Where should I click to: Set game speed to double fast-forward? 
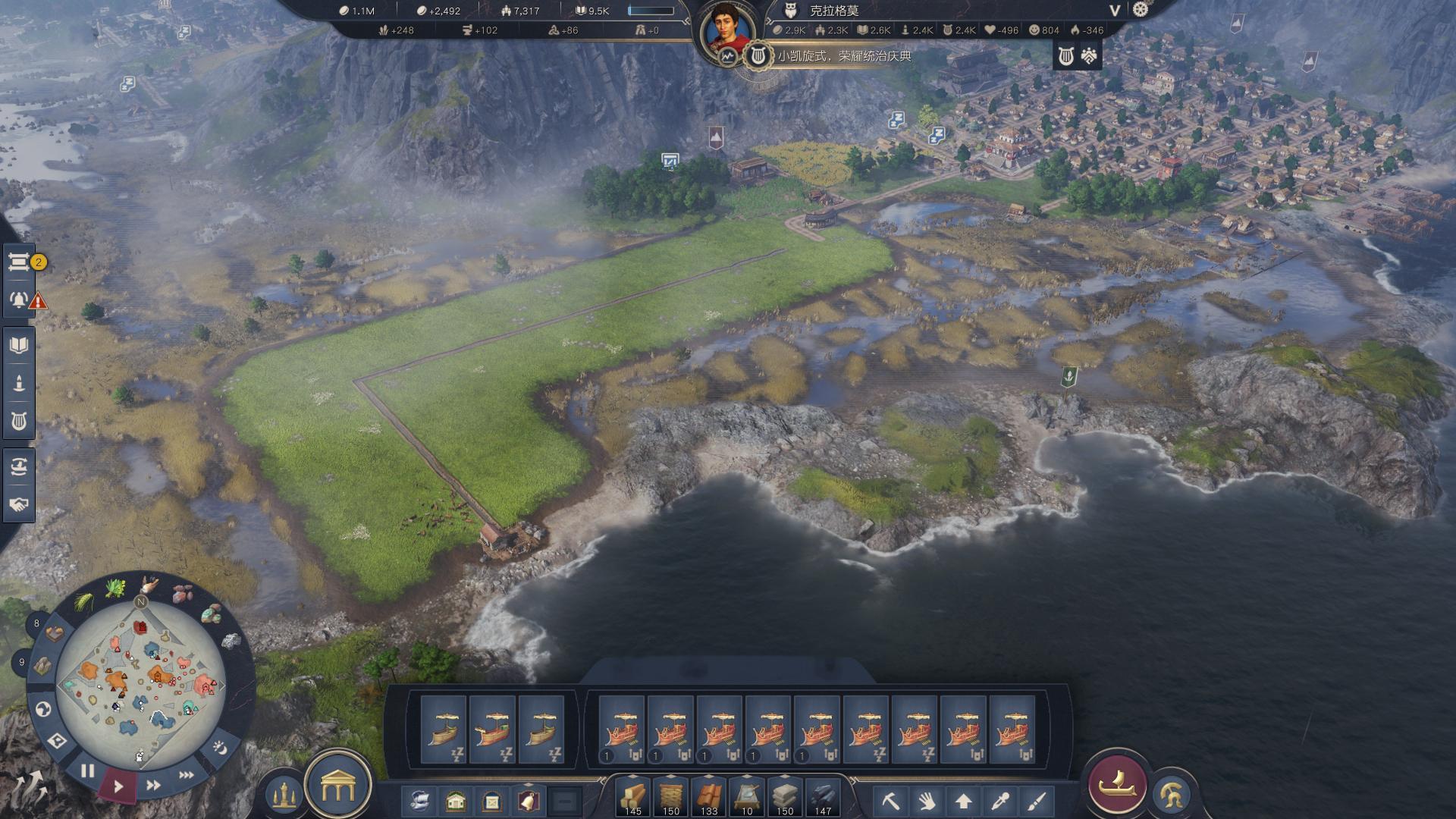point(153,786)
